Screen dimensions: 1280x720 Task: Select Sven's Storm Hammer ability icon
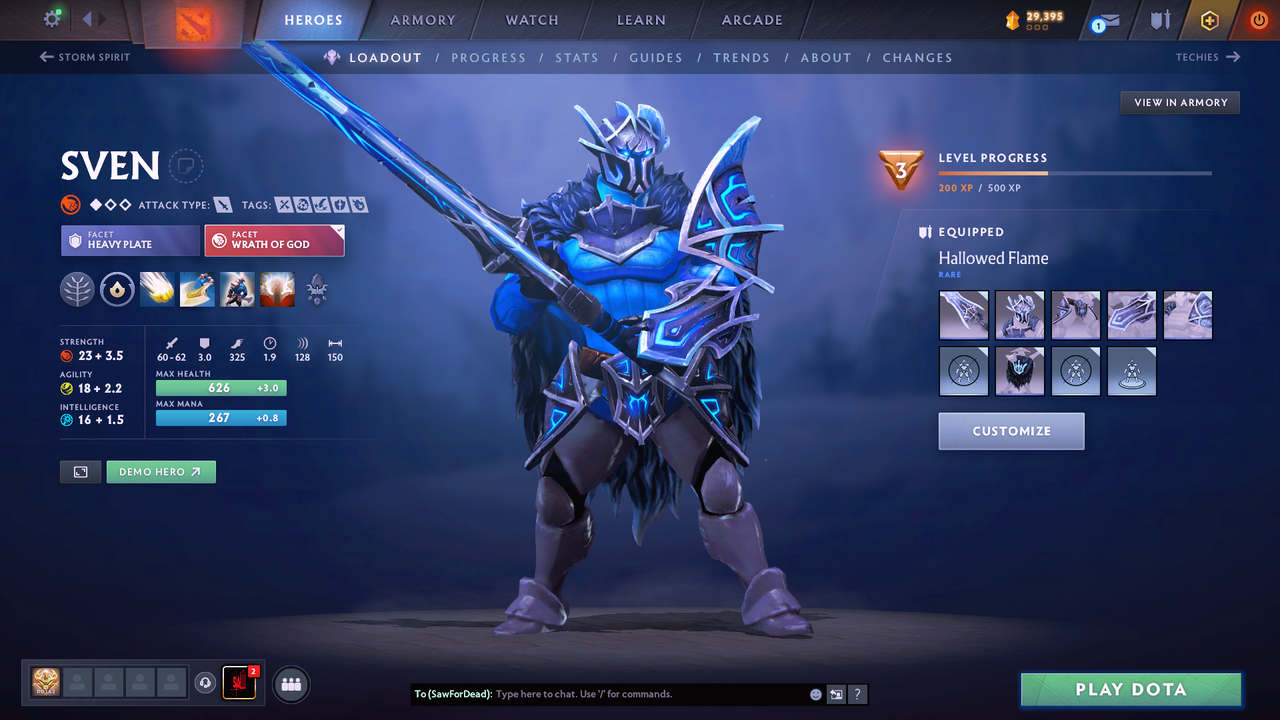(157, 289)
